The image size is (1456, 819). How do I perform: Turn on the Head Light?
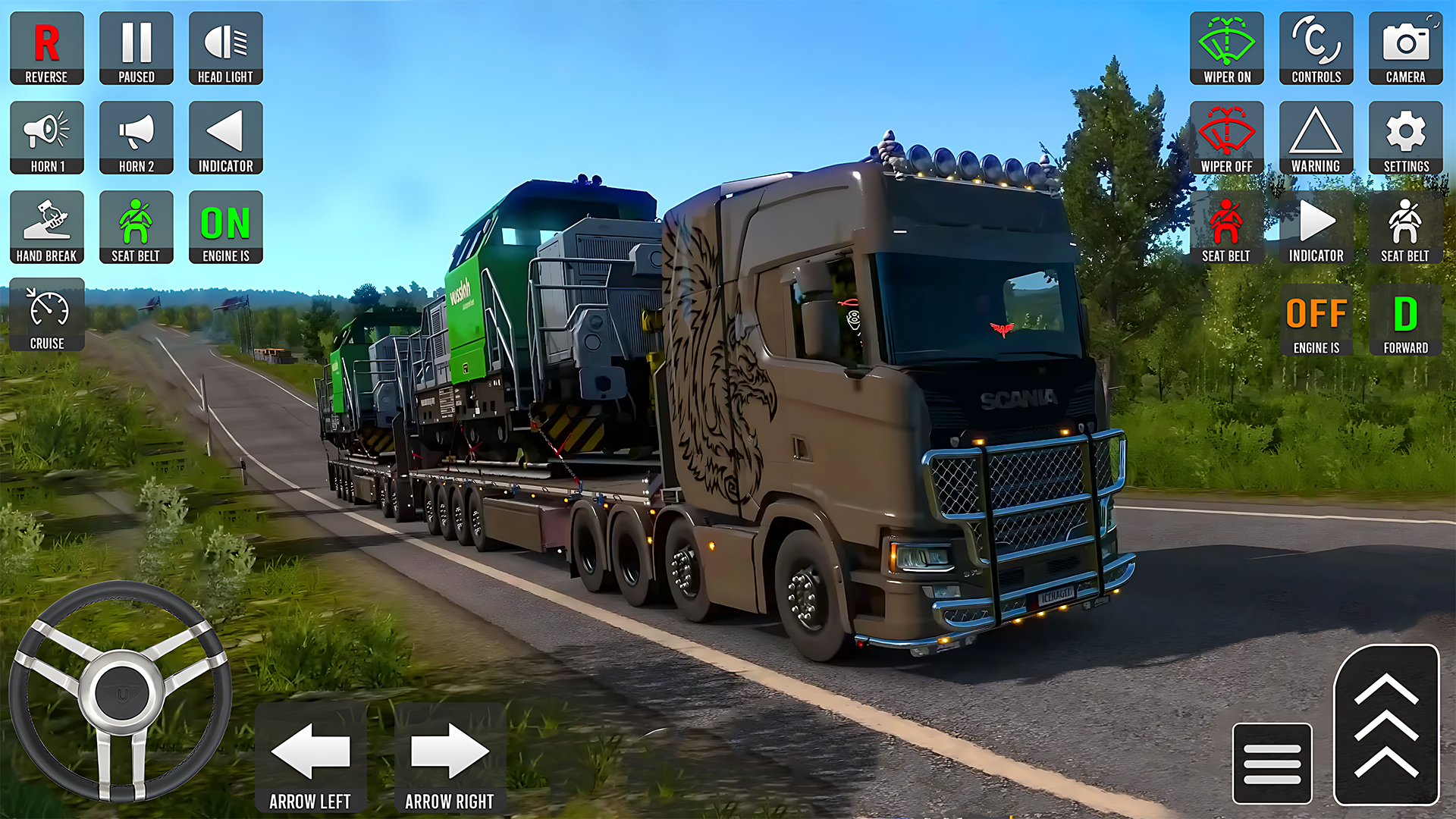(x=225, y=48)
